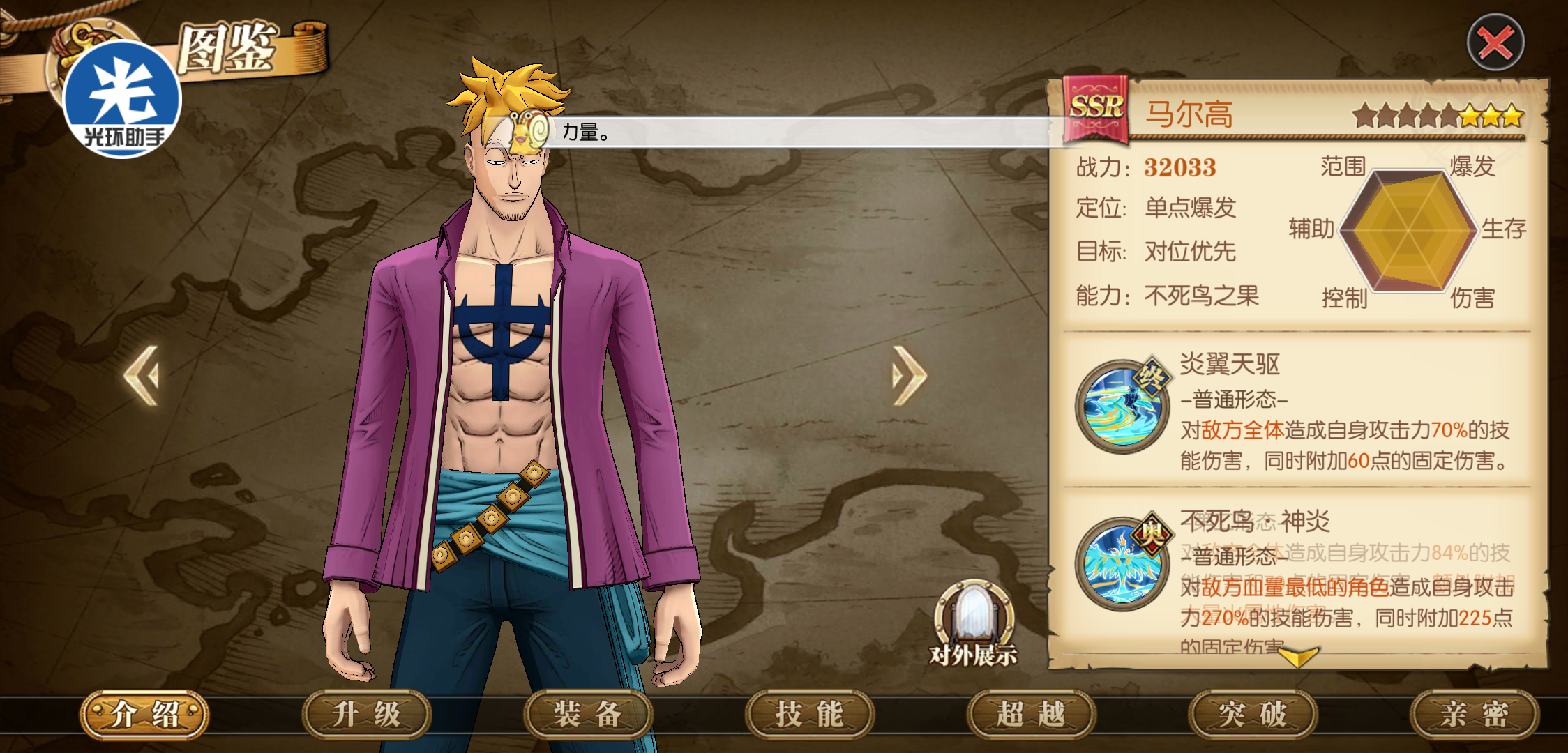Select the 装备 tab
Image resolution: width=1568 pixels, height=753 pixels.
pyautogui.click(x=587, y=715)
